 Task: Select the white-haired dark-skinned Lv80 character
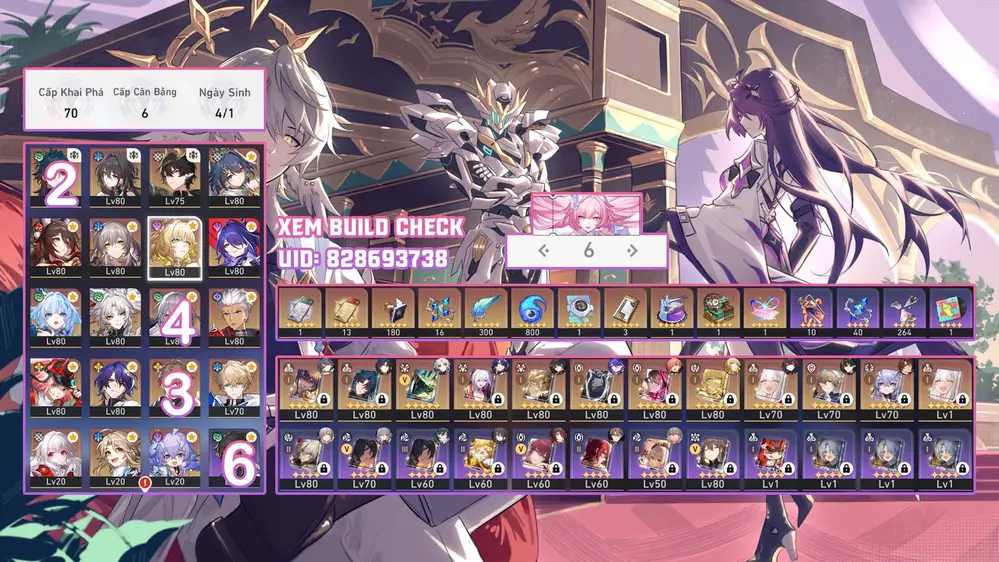[234, 316]
